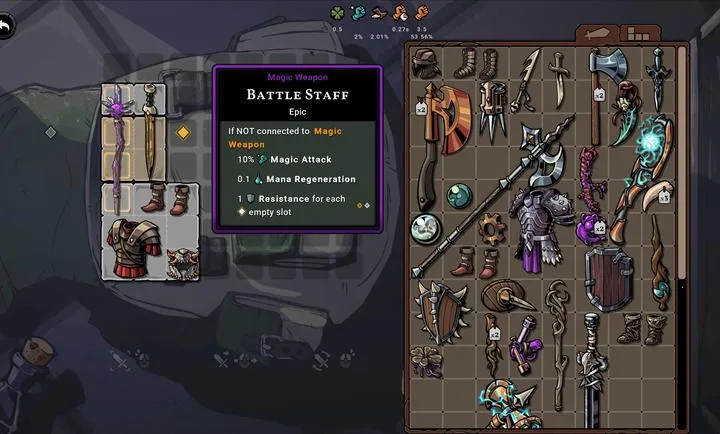720x434 pixels.
Task: Select the bronze gear item
Action: pyautogui.click(x=491, y=226)
